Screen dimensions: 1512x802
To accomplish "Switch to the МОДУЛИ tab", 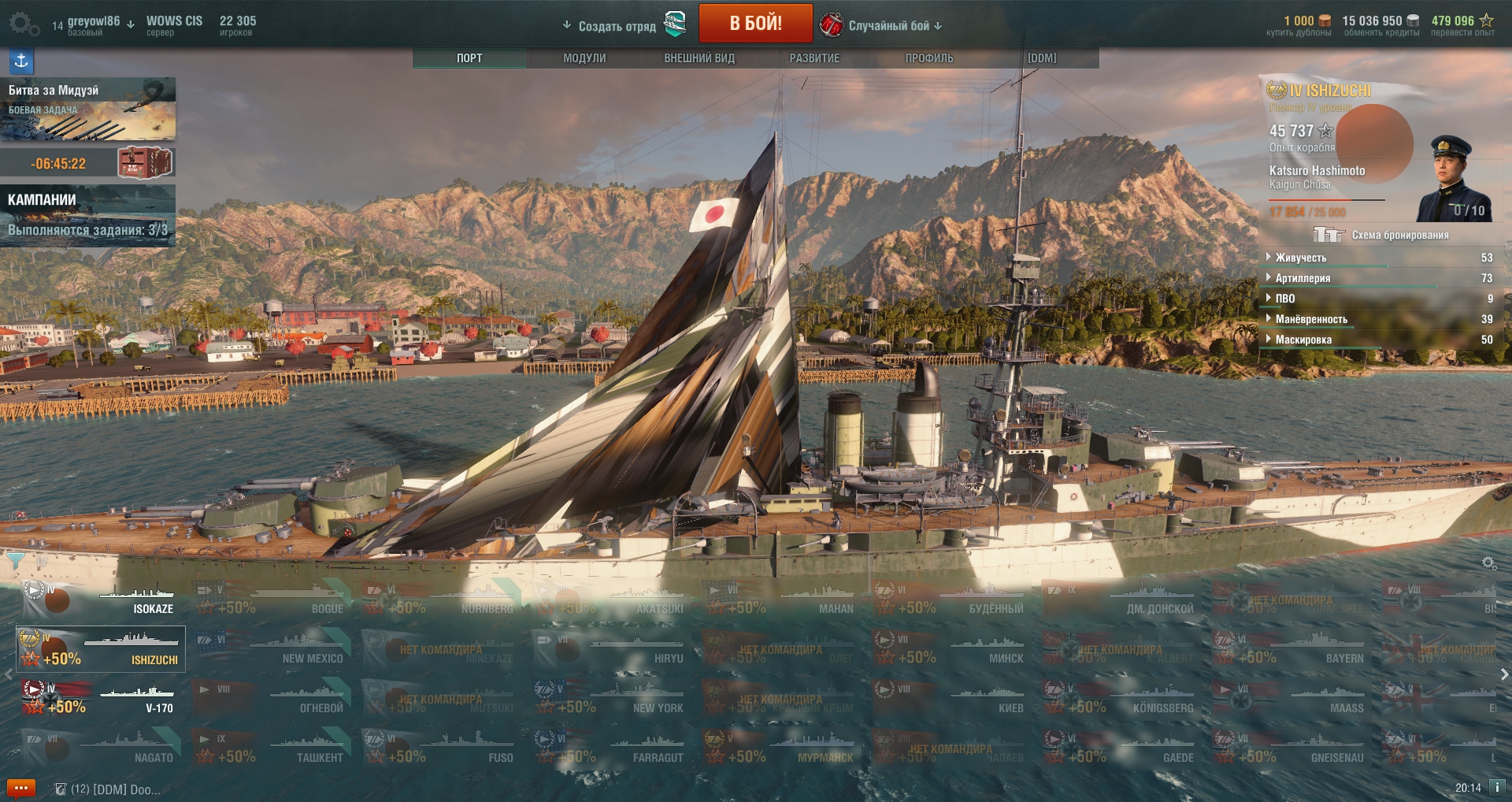I will pyautogui.click(x=584, y=58).
